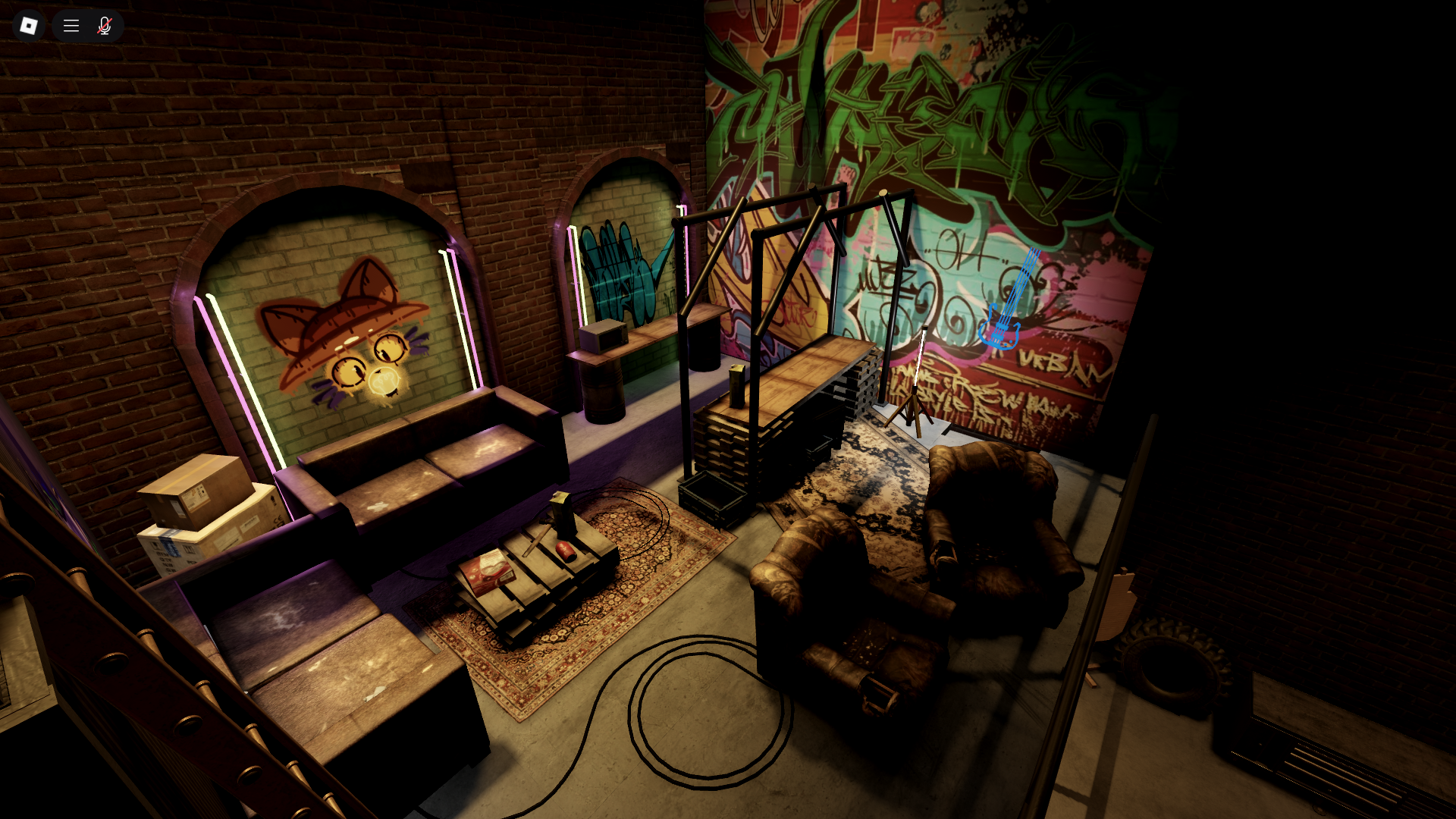
Task: Toggle the muted microphone icon
Action: [x=105, y=26]
